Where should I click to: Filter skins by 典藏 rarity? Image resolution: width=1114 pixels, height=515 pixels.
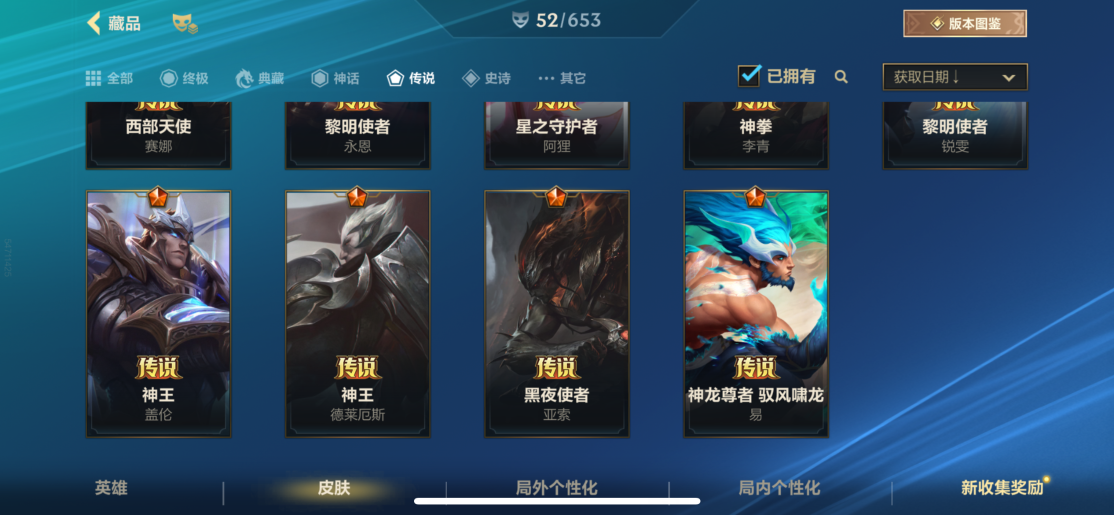tap(259, 78)
